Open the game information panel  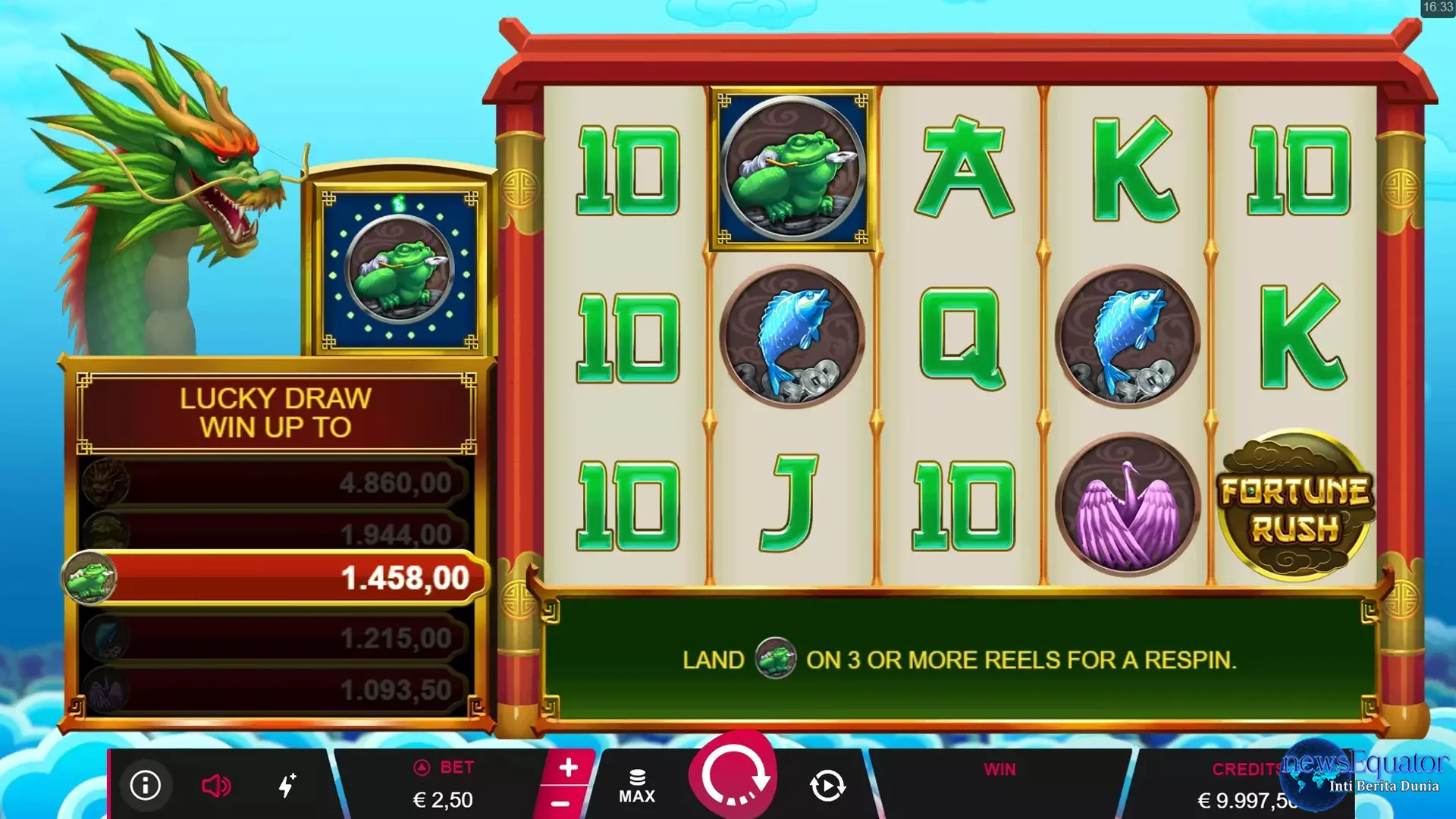146,786
